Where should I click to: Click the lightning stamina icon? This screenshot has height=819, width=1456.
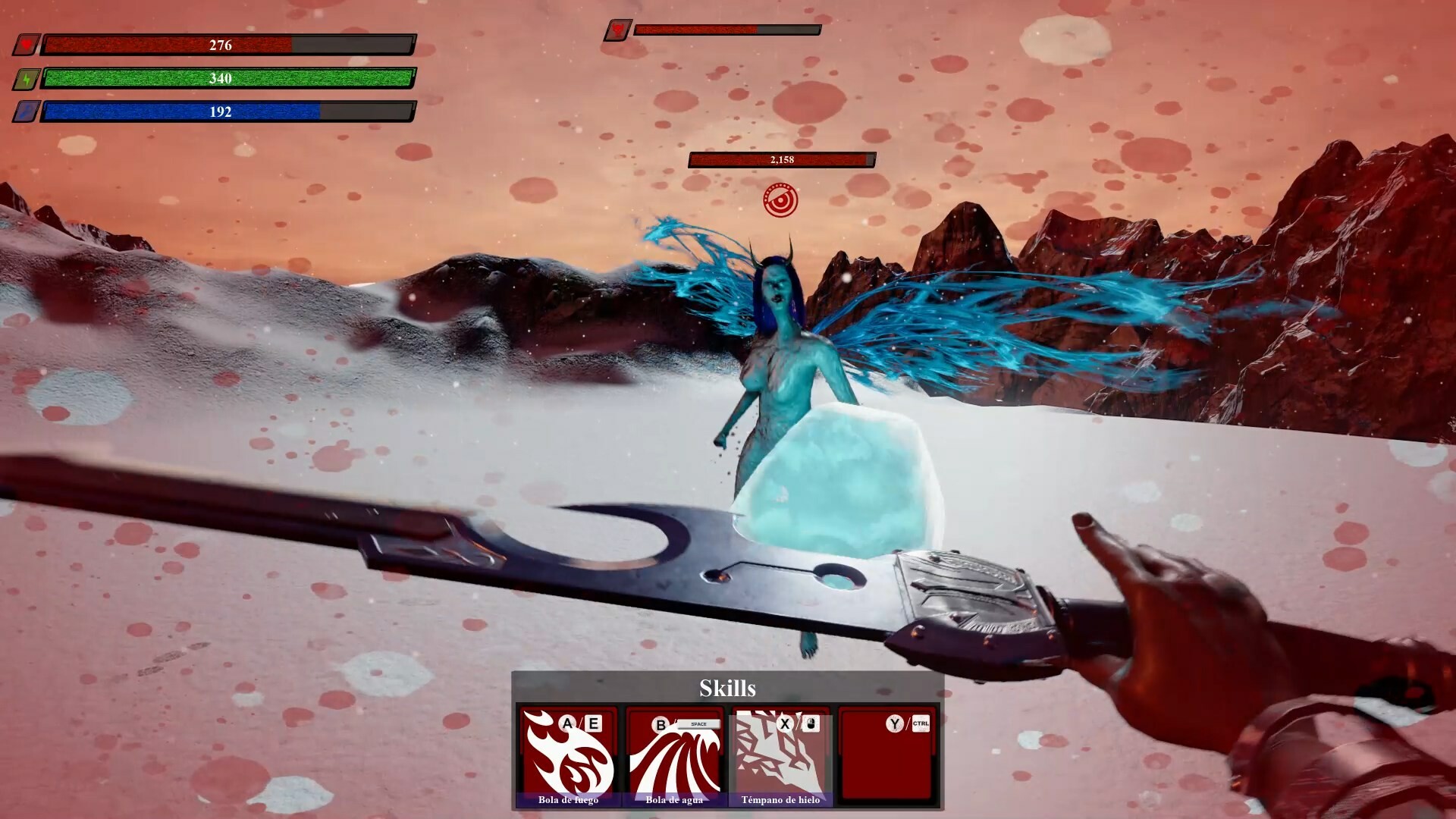(26, 78)
